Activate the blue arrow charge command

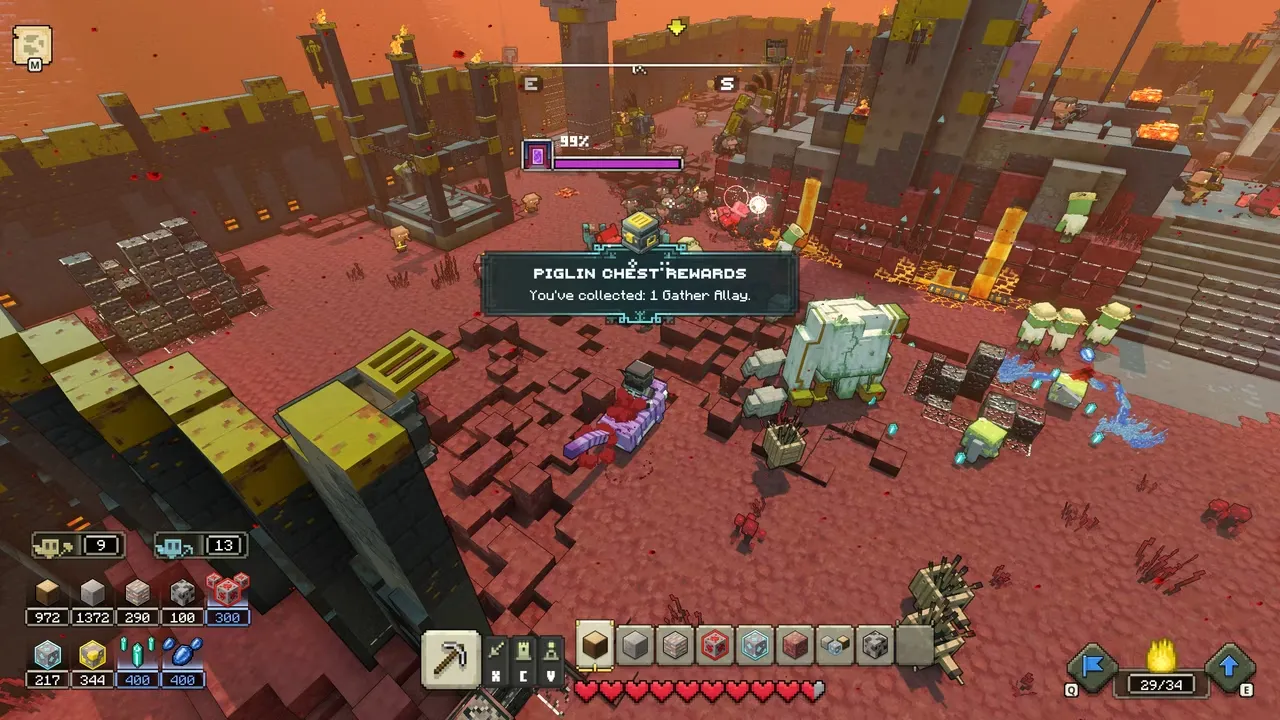[x=1230, y=667]
